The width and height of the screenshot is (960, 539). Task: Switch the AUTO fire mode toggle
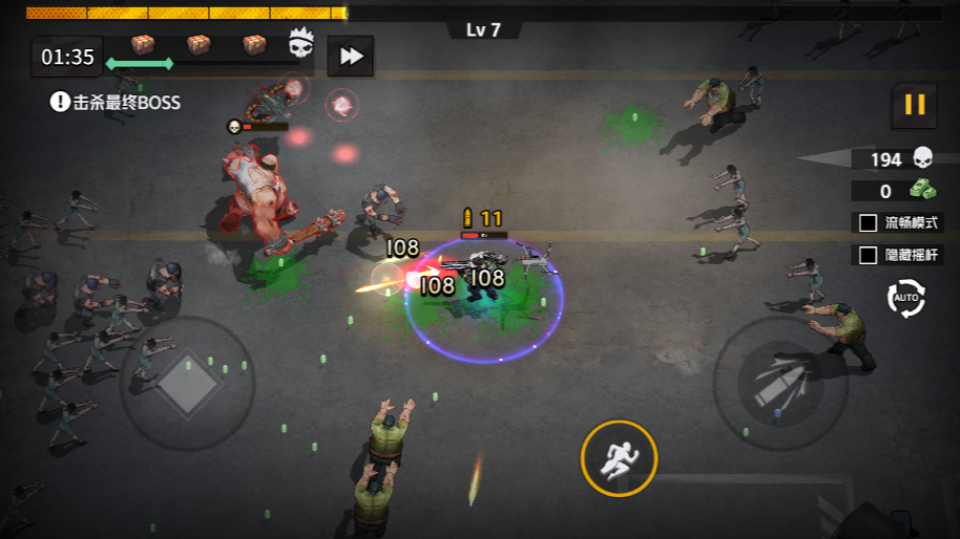[x=906, y=298]
